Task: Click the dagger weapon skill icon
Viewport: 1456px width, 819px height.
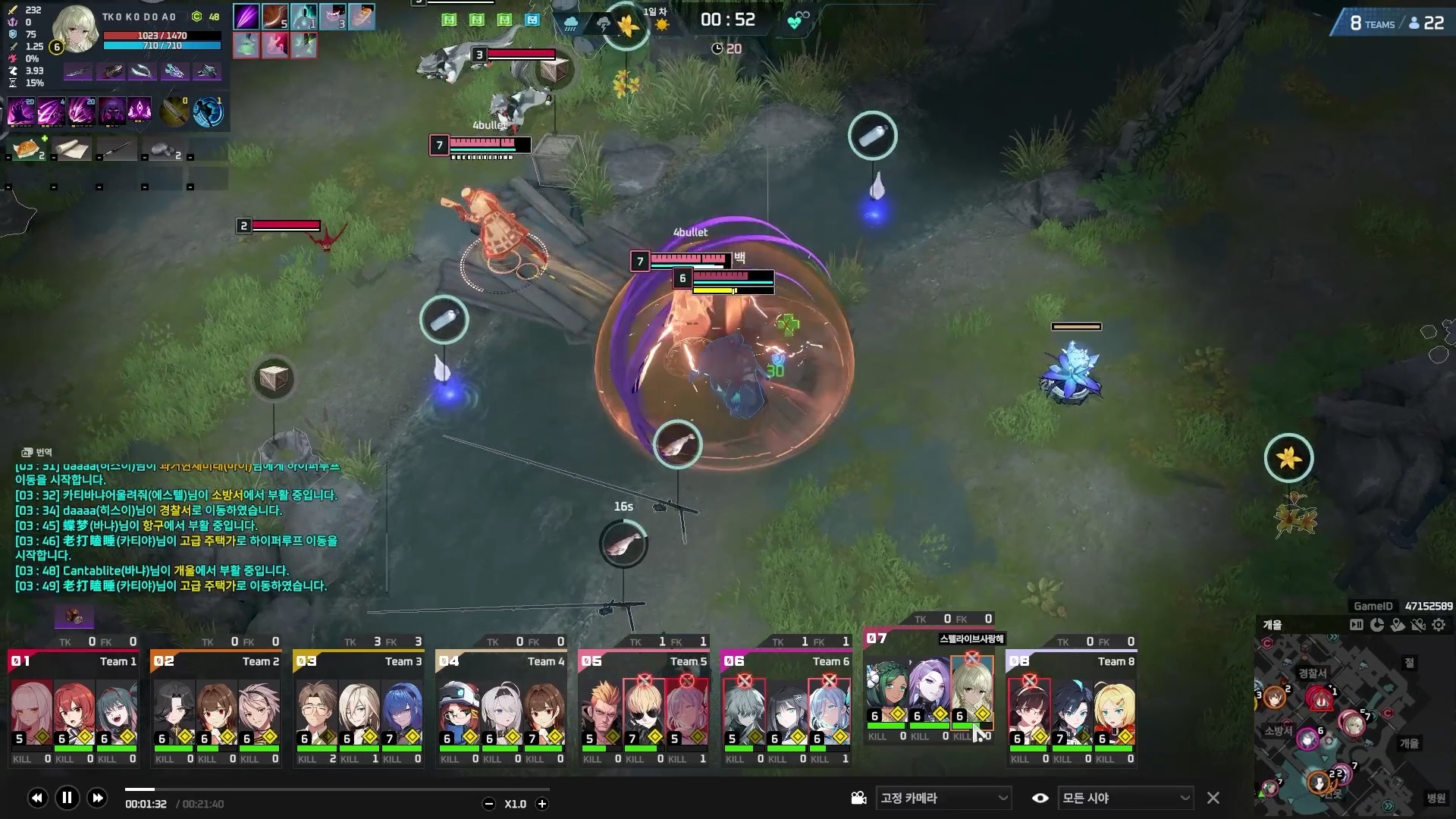Action: click(x=174, y=111)
